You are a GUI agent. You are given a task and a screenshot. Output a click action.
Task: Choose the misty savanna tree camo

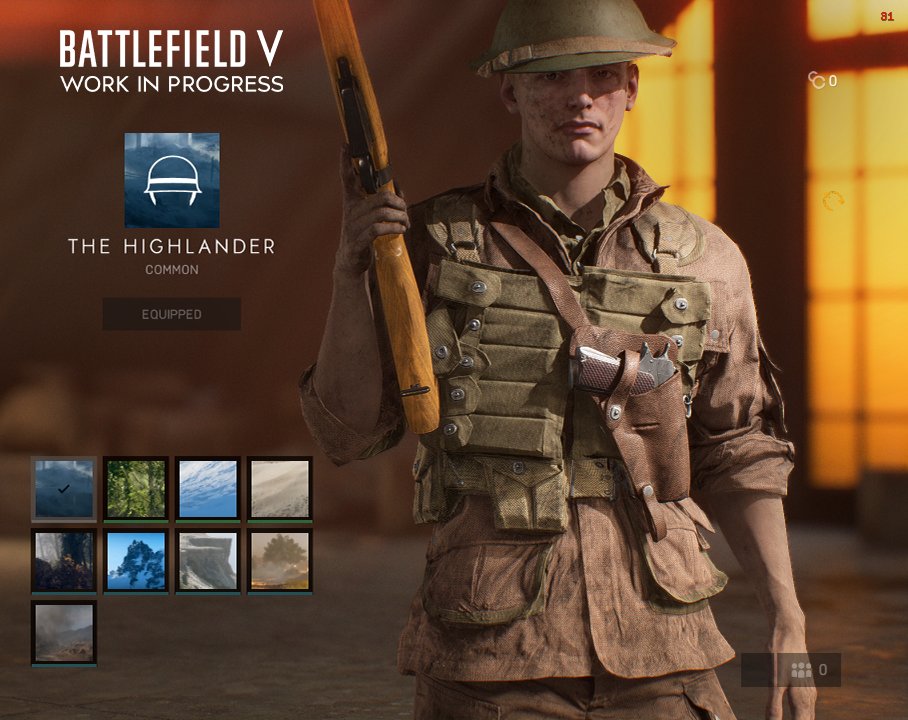[x=280, y=561]
